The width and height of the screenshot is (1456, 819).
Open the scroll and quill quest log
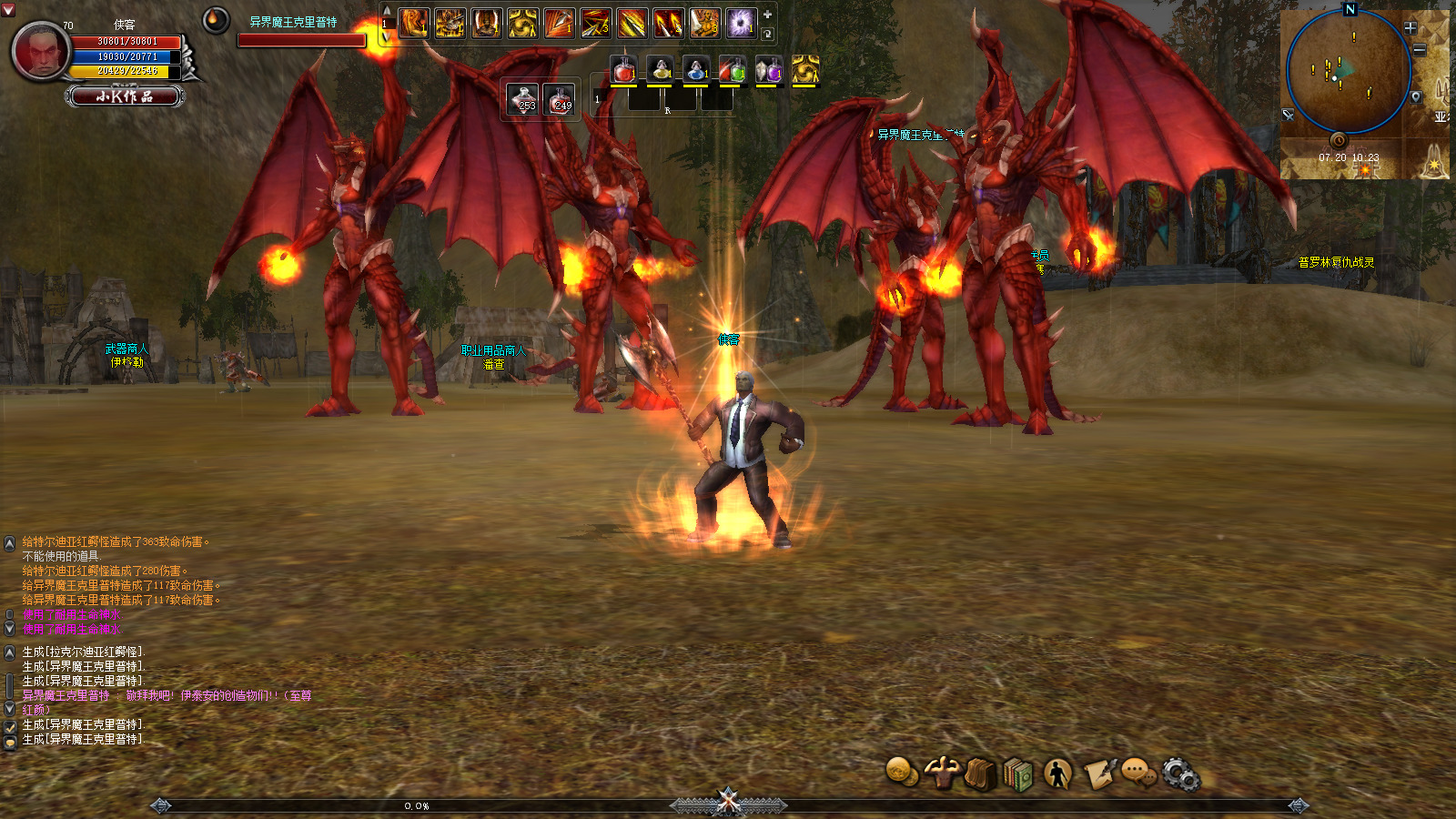1098,774
